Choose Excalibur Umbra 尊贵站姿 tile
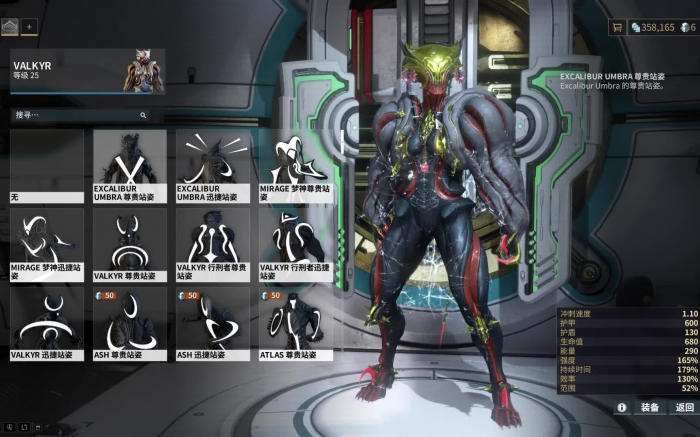Image resolution: width=700 pixels, height=437 pixels. coord(130,165)
